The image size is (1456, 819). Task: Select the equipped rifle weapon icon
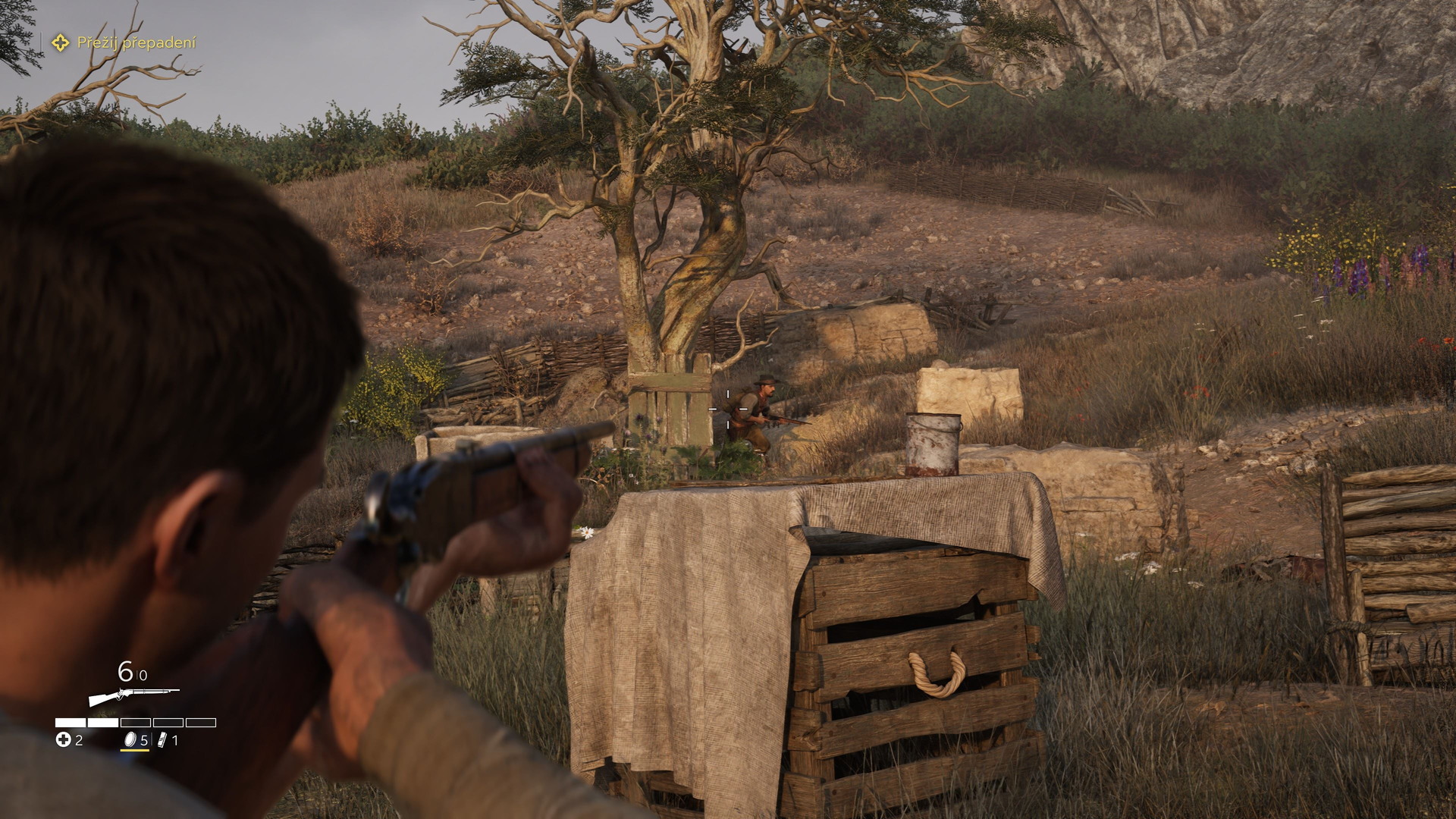click(x=133, y=695)
